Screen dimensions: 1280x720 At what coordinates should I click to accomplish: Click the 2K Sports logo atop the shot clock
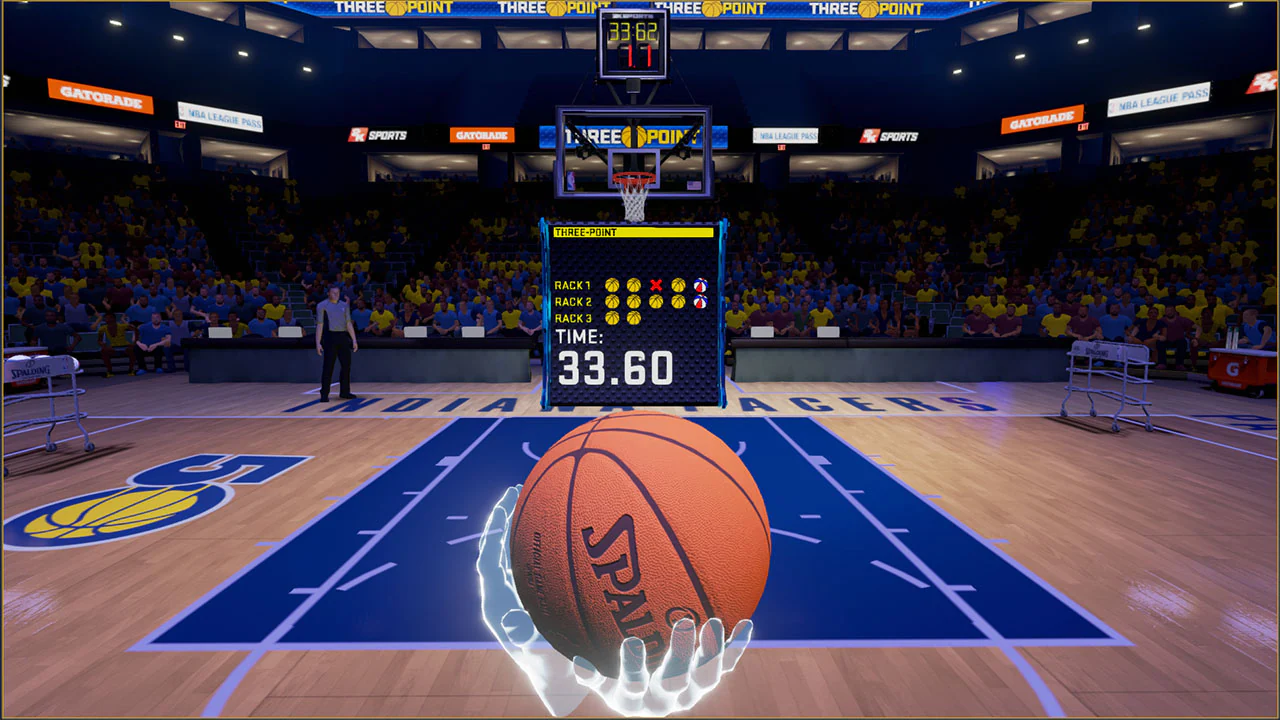coord(633,16)
